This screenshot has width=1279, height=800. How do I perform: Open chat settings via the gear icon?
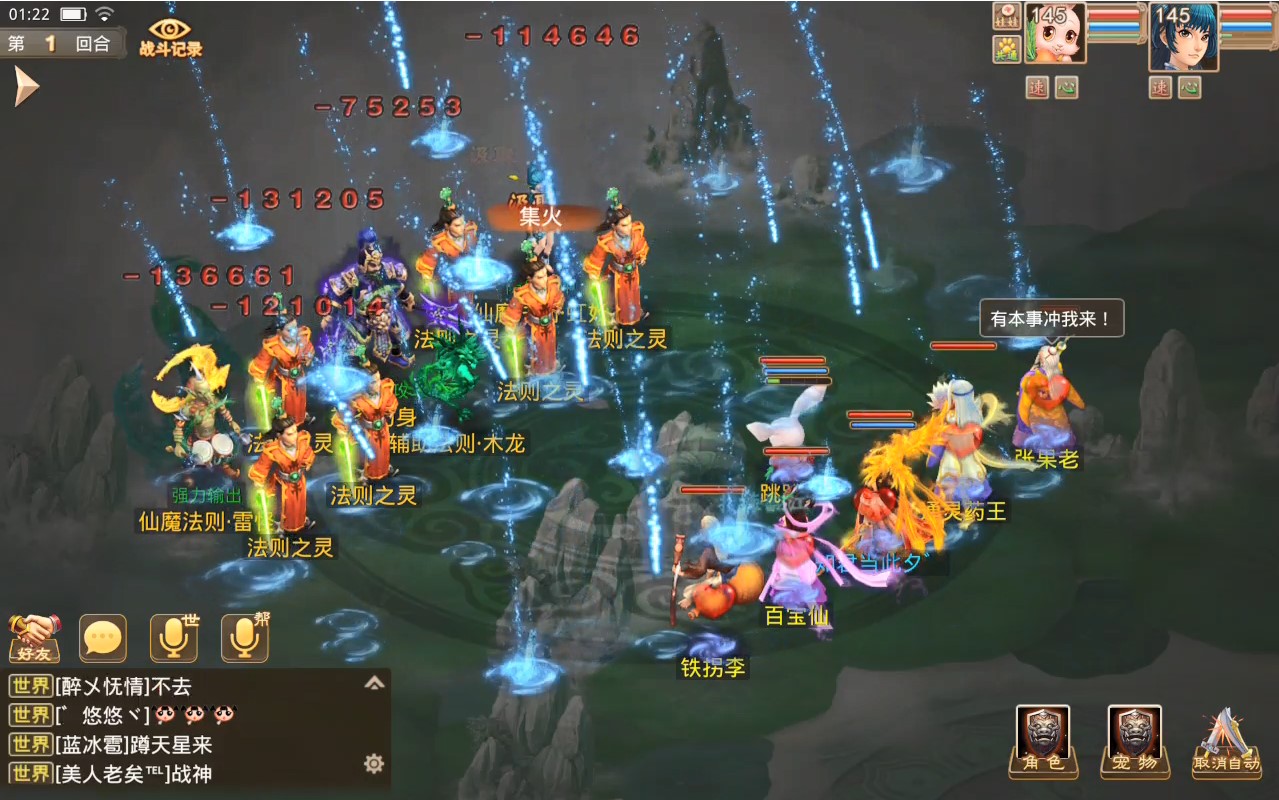click(374, 764)
